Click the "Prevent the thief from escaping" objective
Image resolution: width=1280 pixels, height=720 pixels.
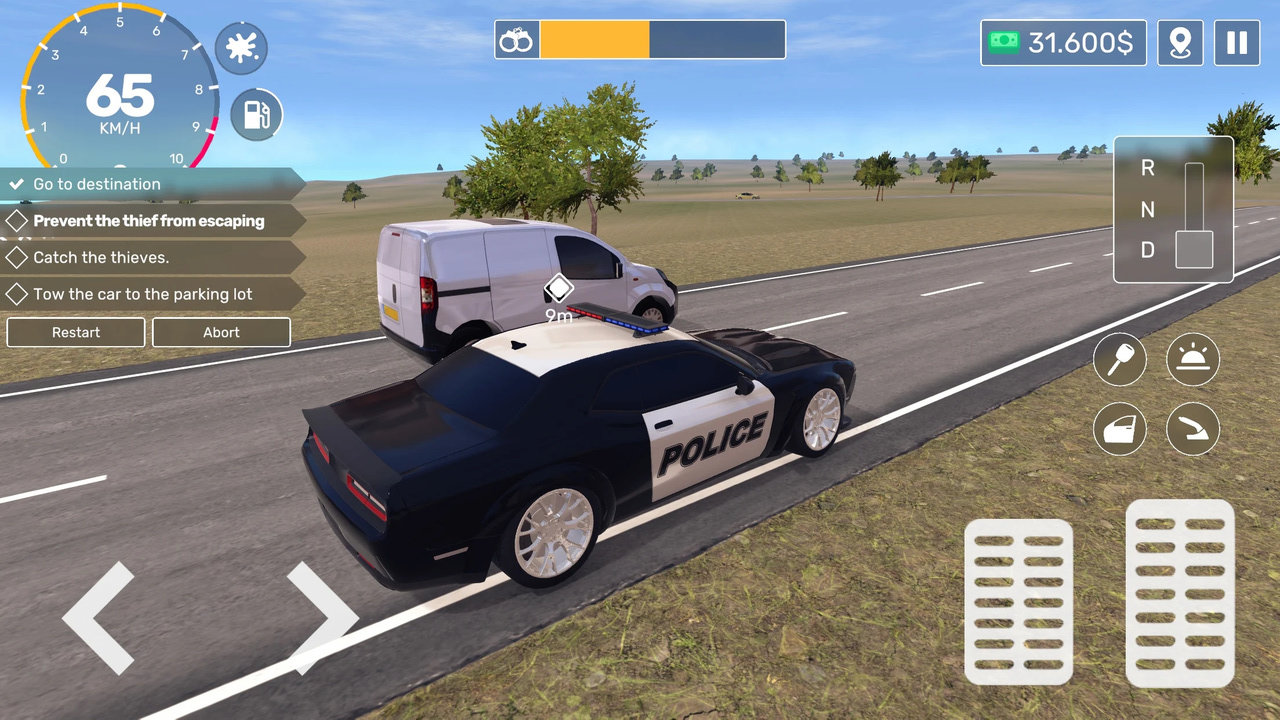150,221
